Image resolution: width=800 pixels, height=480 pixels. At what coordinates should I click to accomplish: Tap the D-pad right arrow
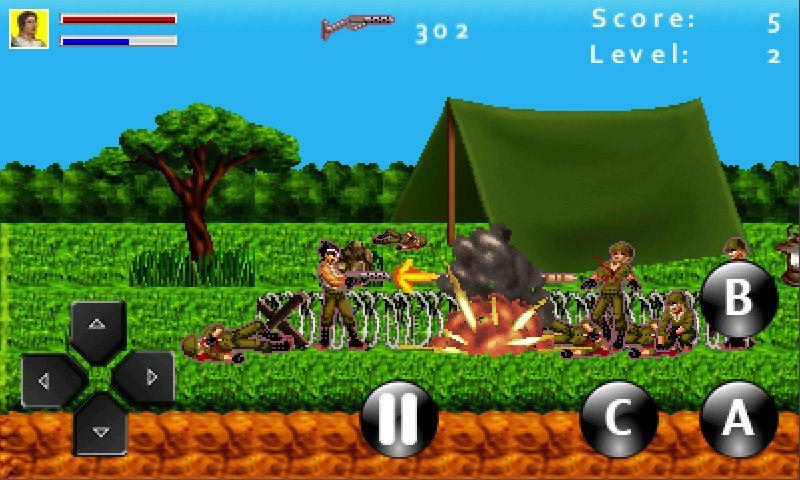(x=149, y=378)
